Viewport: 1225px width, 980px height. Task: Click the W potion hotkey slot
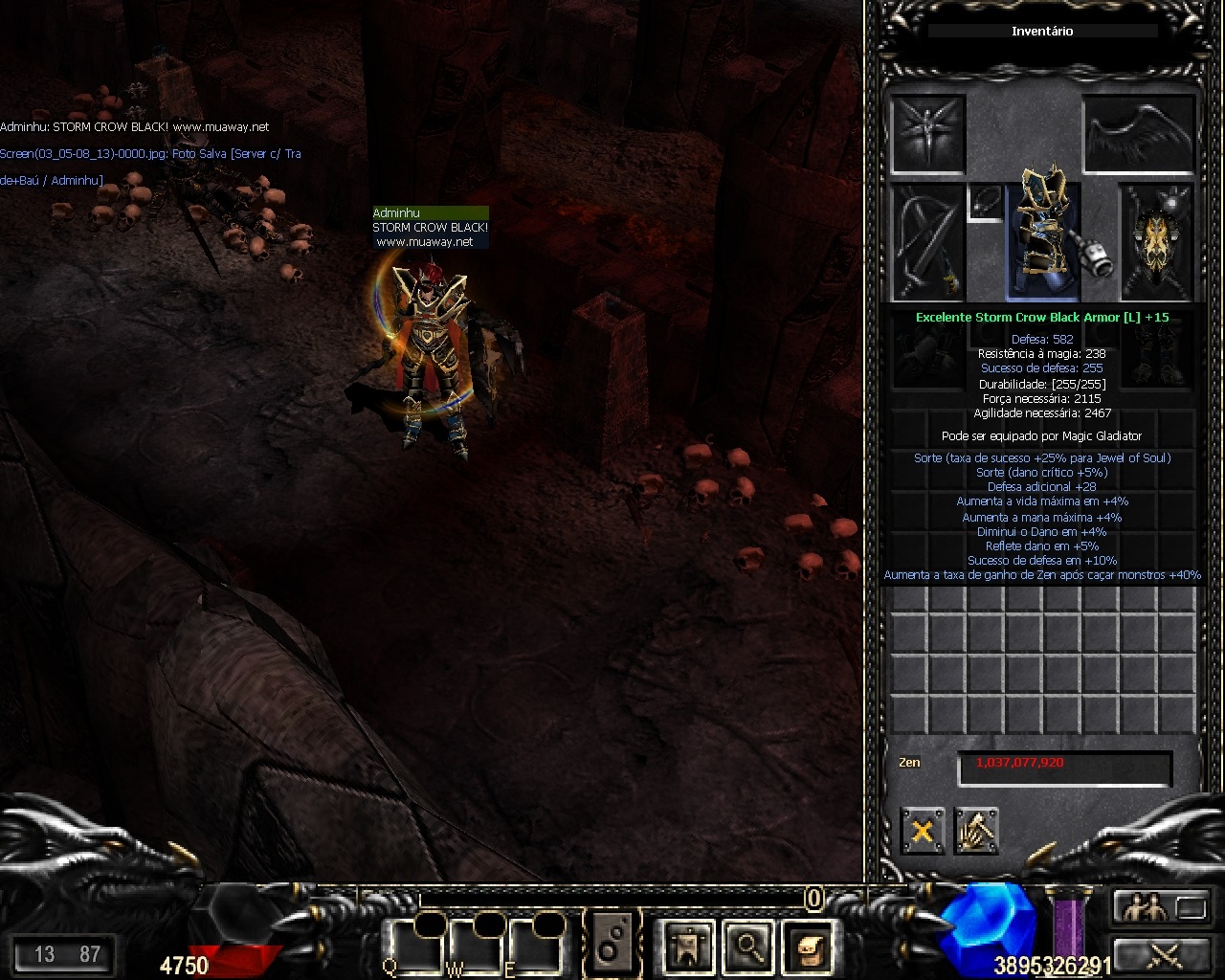tap(476, 947)
